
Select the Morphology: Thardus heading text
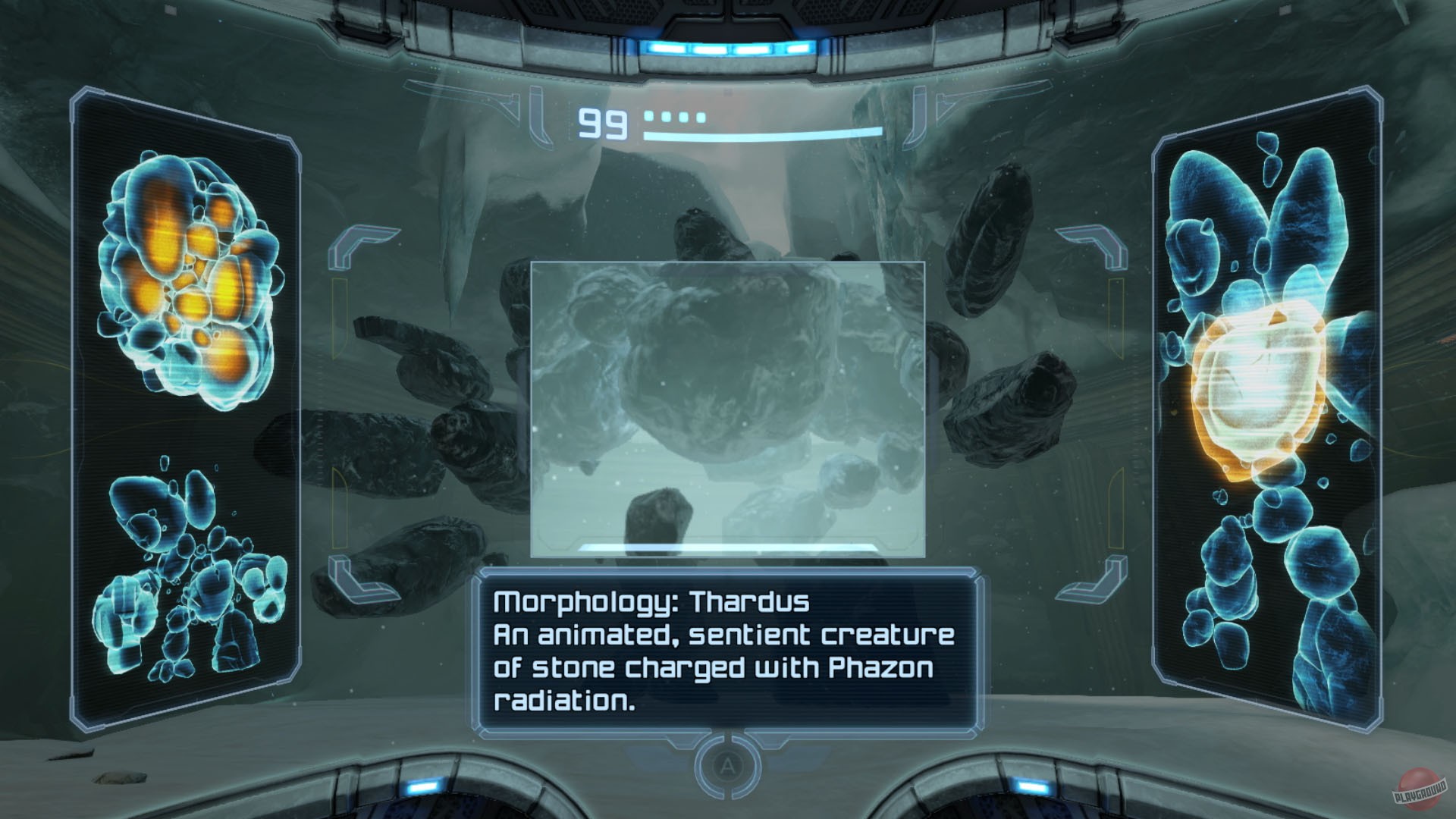652,601
